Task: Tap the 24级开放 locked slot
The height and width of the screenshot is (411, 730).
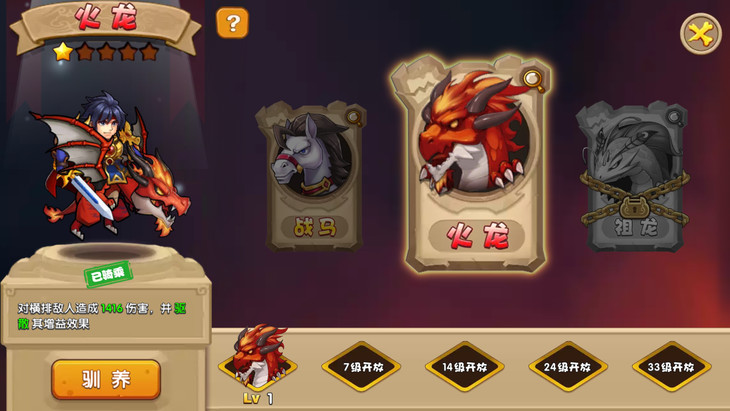Action: click(568, 367)
